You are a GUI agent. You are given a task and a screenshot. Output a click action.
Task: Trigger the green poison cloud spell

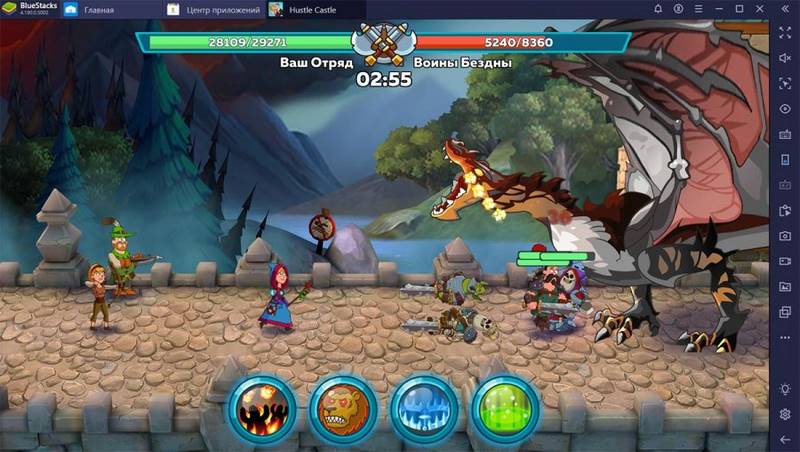pyautogui.click(x=504, y=408)
